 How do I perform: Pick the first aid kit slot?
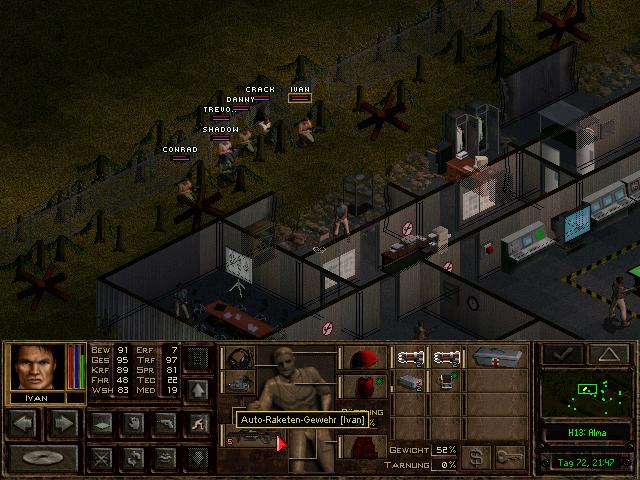click(x=501, y=357)
